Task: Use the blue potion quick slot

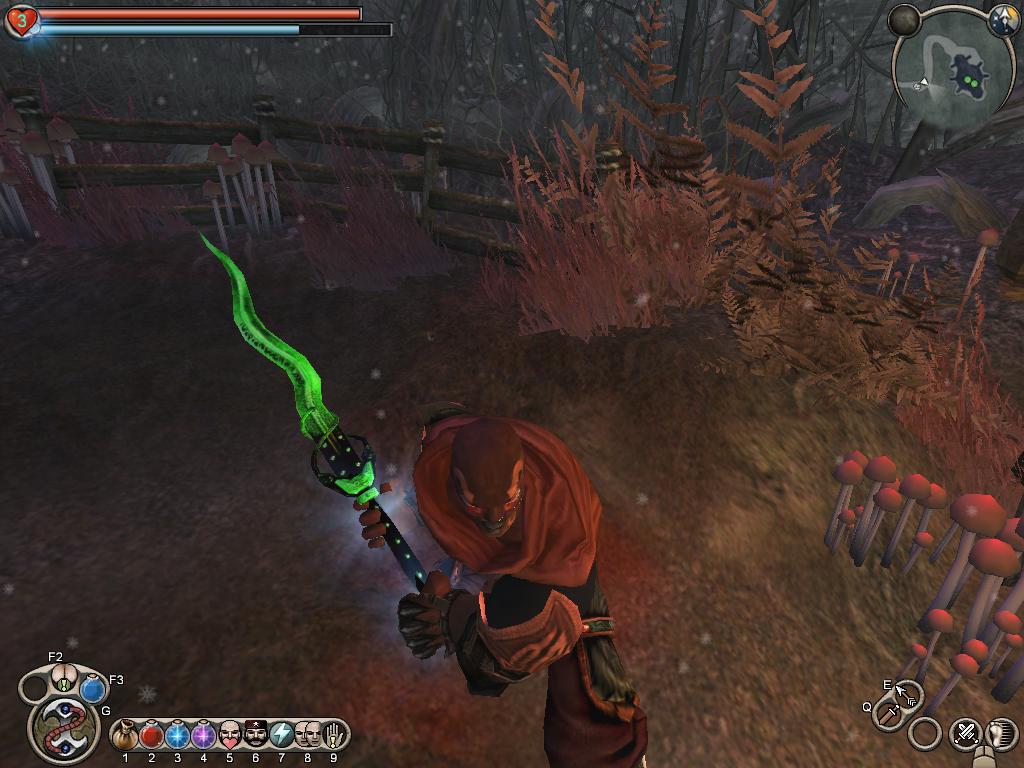Action: tap(93, 689)
